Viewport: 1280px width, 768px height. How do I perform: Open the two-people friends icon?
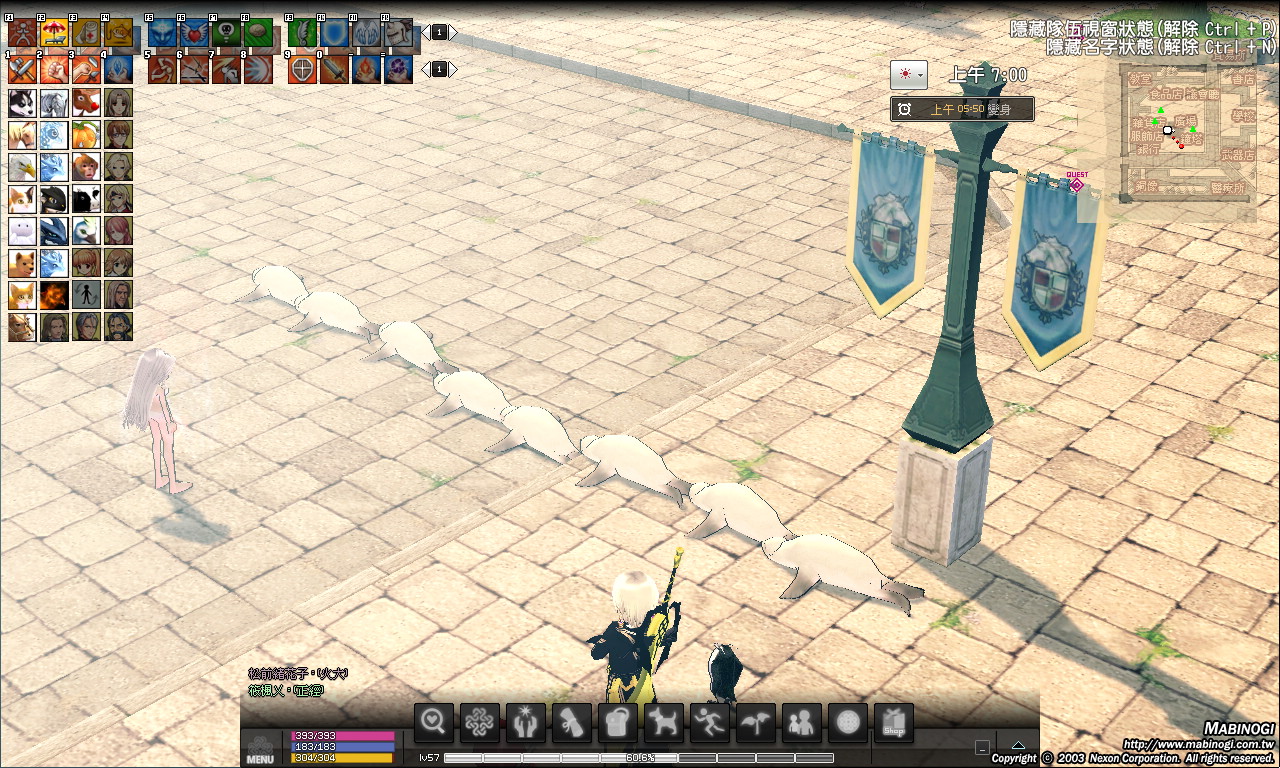click(x=801, y=723)
